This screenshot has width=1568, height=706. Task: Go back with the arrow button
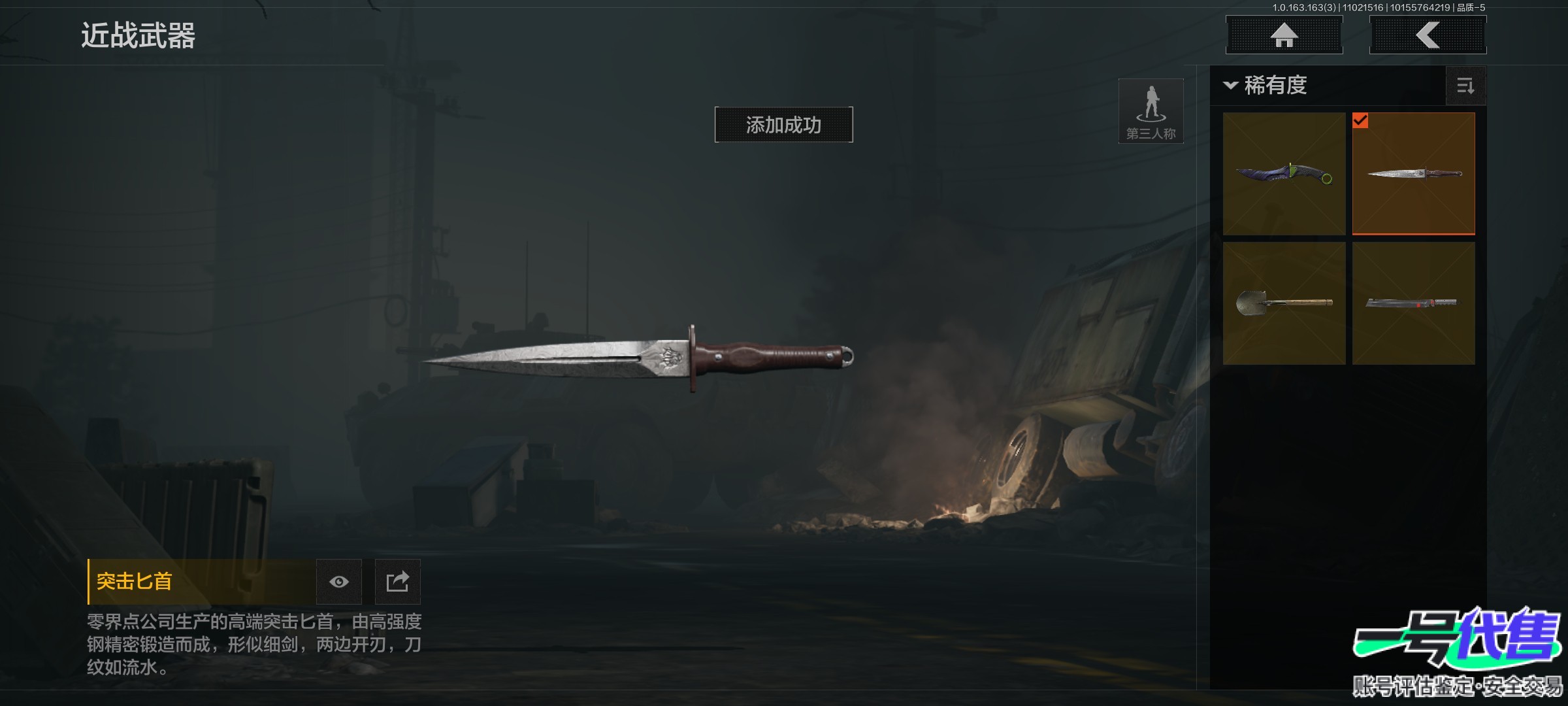point(1428,35)
